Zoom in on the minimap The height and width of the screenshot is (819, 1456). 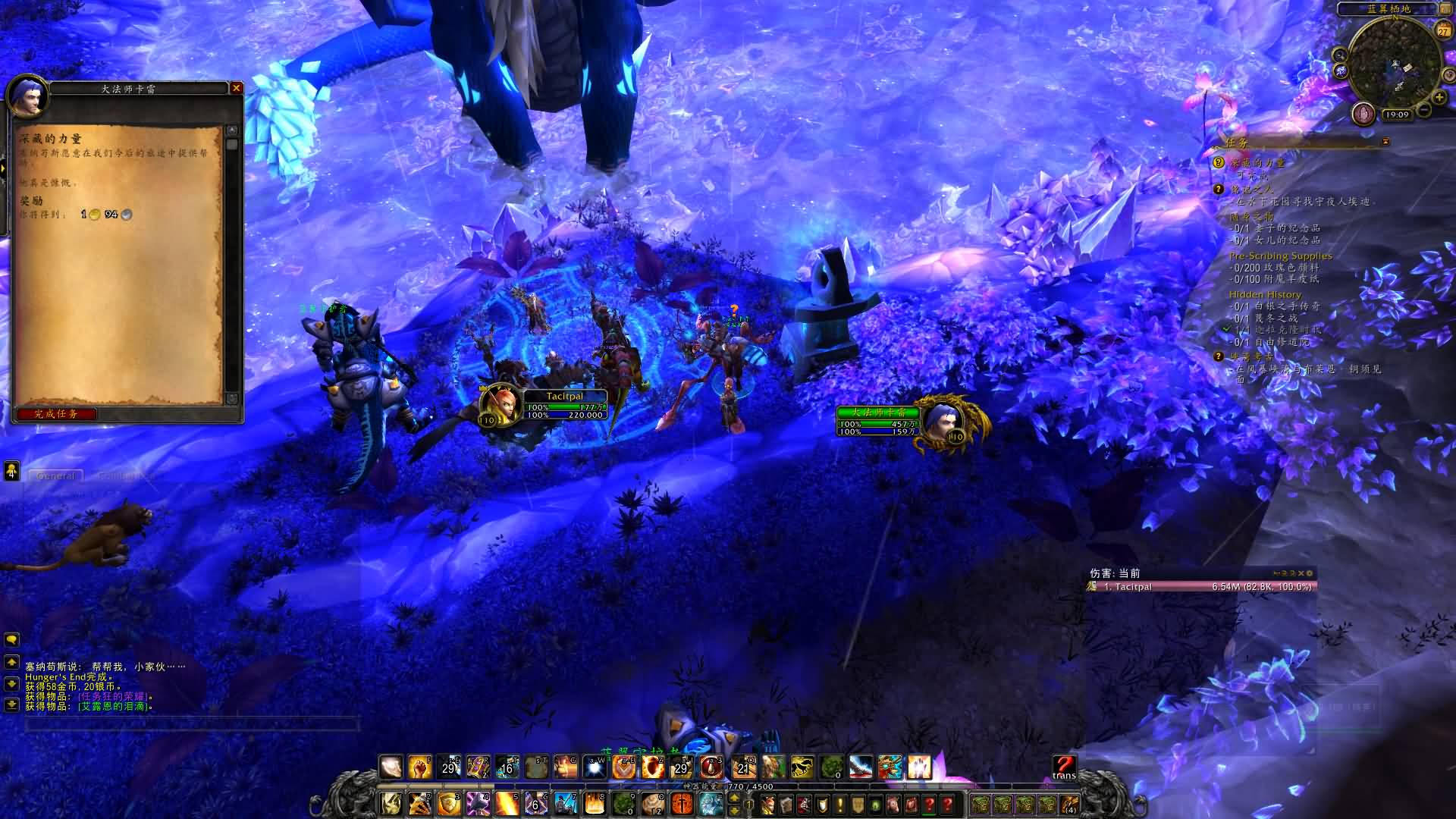point(1439,97)
